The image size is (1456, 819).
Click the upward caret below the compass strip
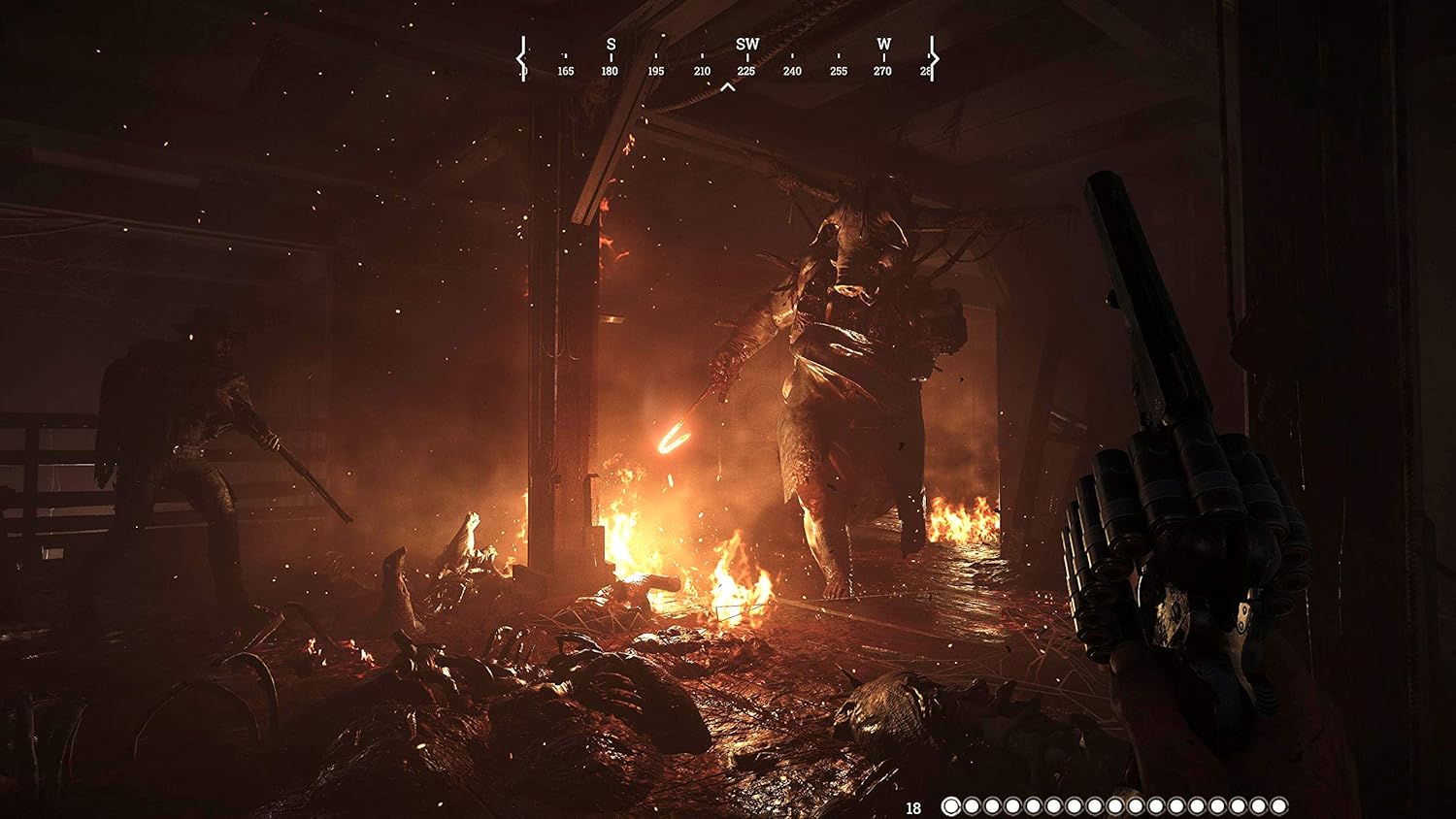[726, 86]
